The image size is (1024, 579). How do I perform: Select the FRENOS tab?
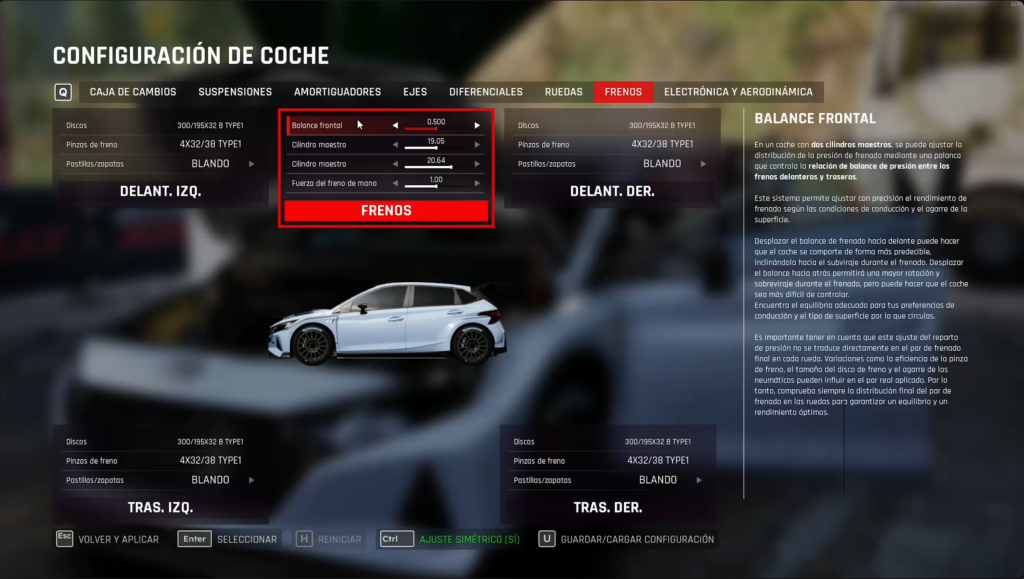click(623, 92)
